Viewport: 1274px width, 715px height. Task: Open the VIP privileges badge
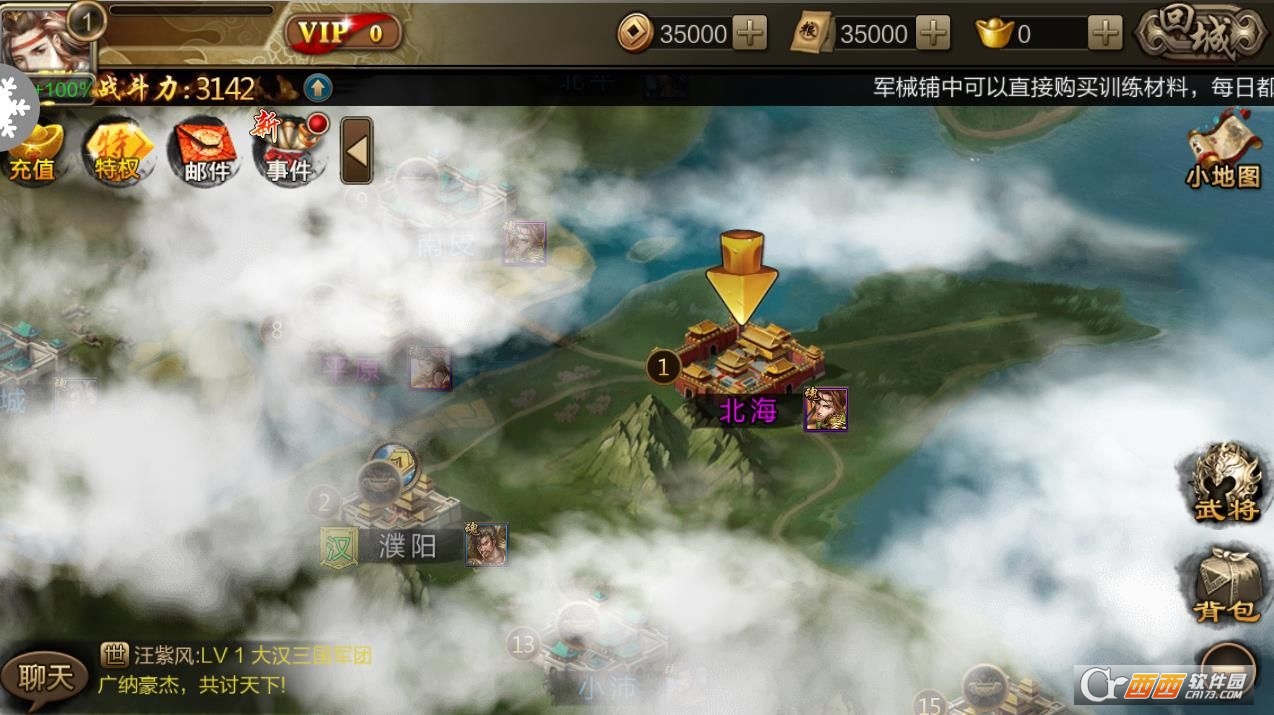344,33
